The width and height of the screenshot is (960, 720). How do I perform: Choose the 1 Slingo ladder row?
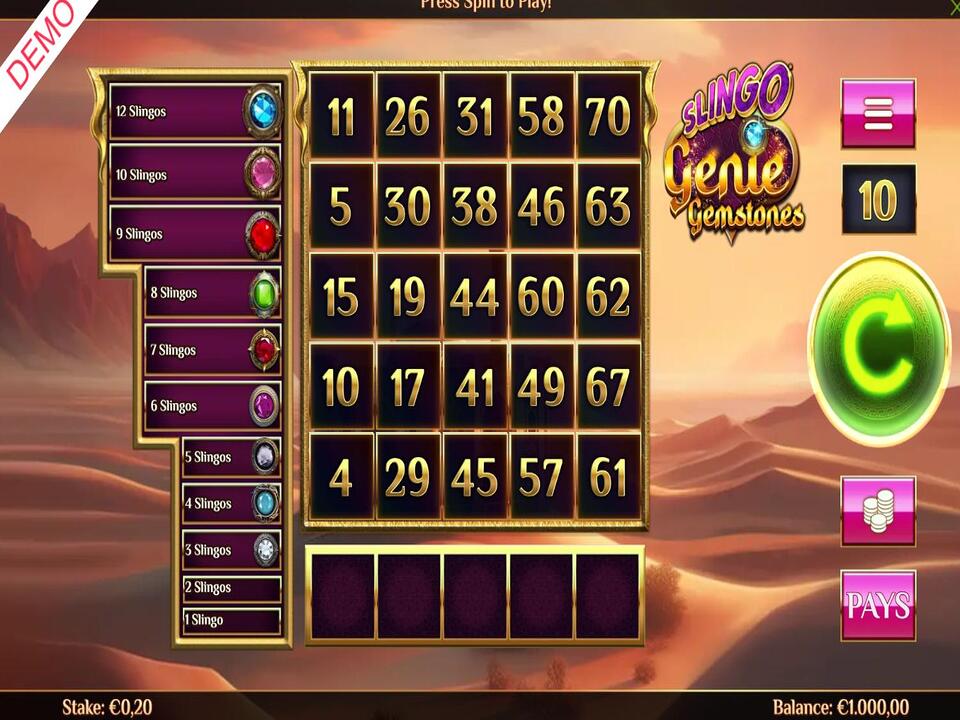(231, 620)
